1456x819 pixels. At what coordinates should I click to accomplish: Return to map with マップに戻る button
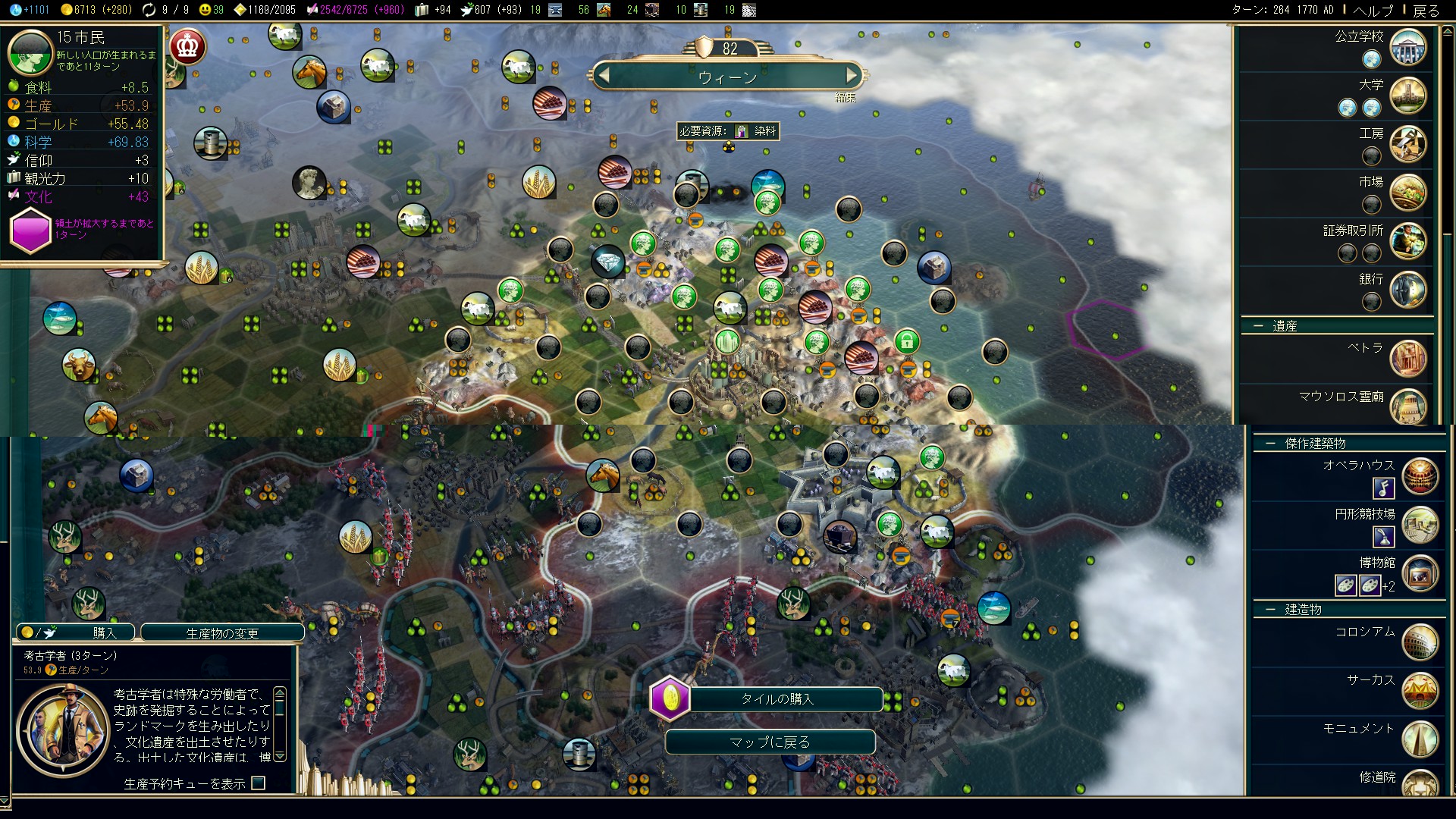[770, 742]
